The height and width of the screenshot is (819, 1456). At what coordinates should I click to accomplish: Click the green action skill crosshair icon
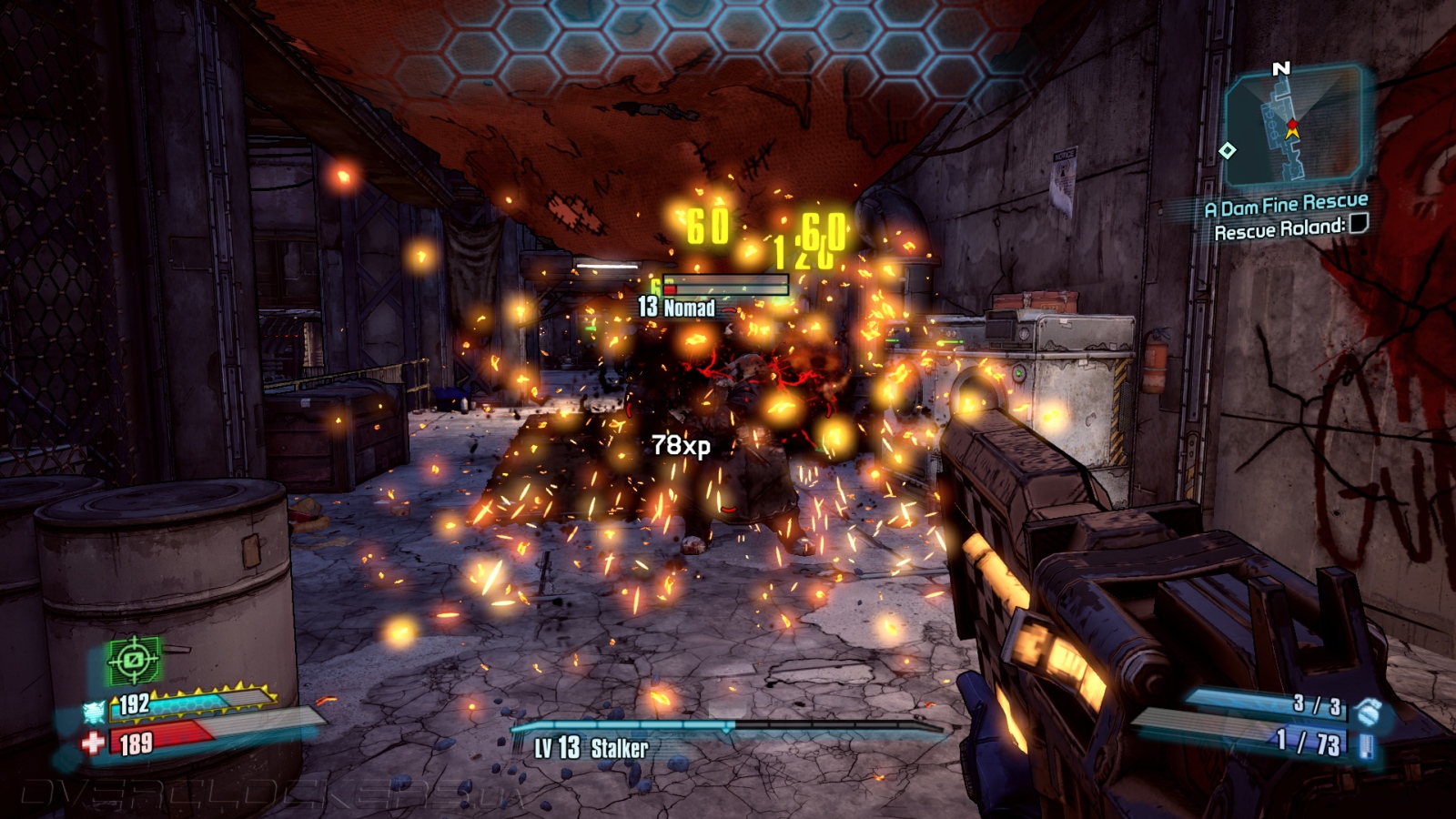pos(134,660)
